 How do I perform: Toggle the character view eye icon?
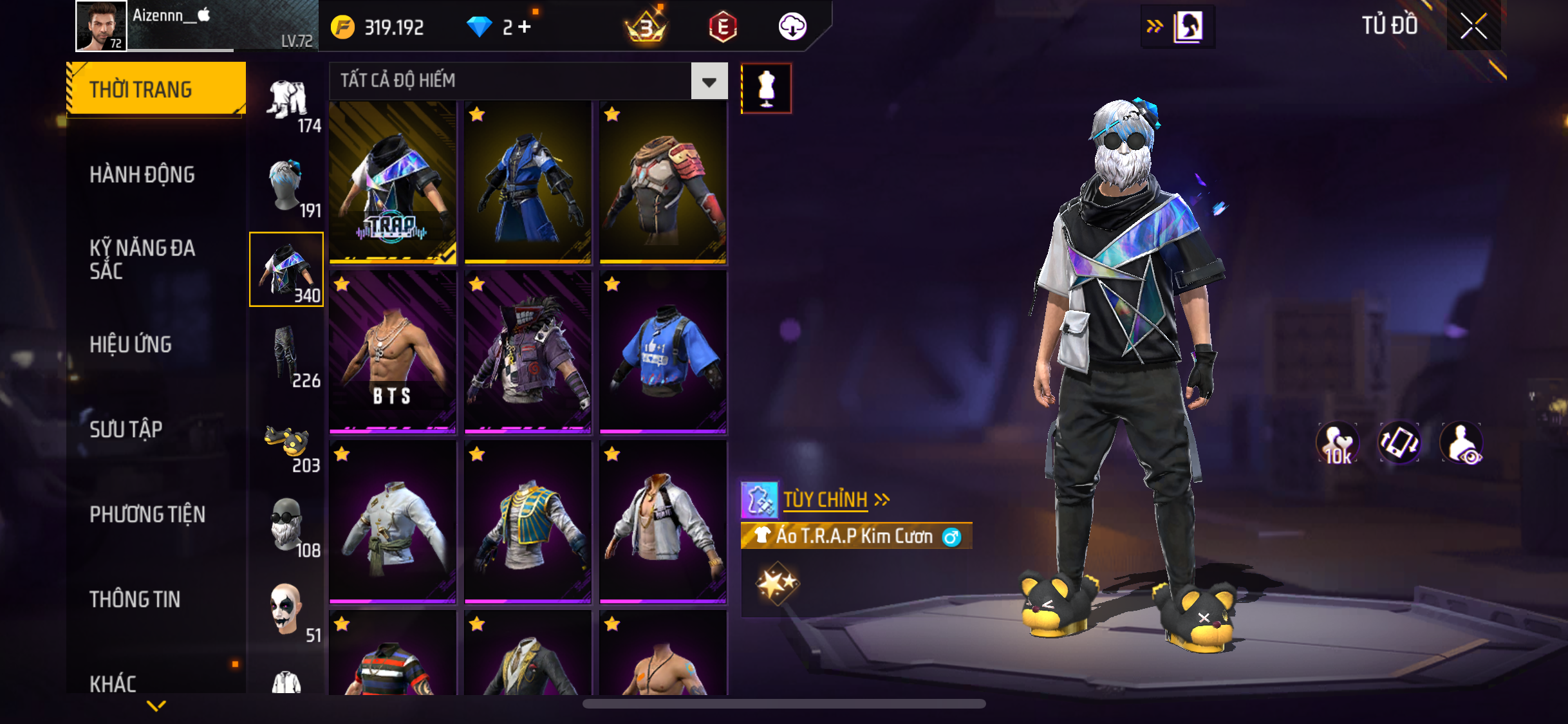(x=1462, y=443)
